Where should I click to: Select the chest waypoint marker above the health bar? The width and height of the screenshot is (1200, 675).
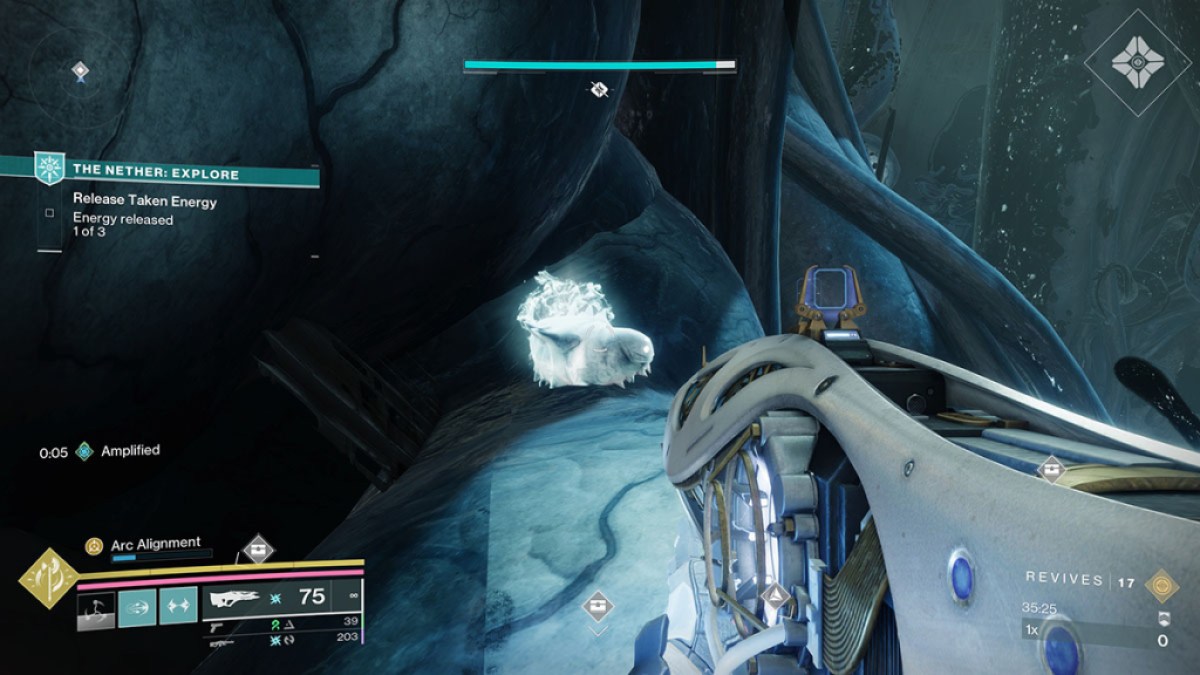[258, 548]
